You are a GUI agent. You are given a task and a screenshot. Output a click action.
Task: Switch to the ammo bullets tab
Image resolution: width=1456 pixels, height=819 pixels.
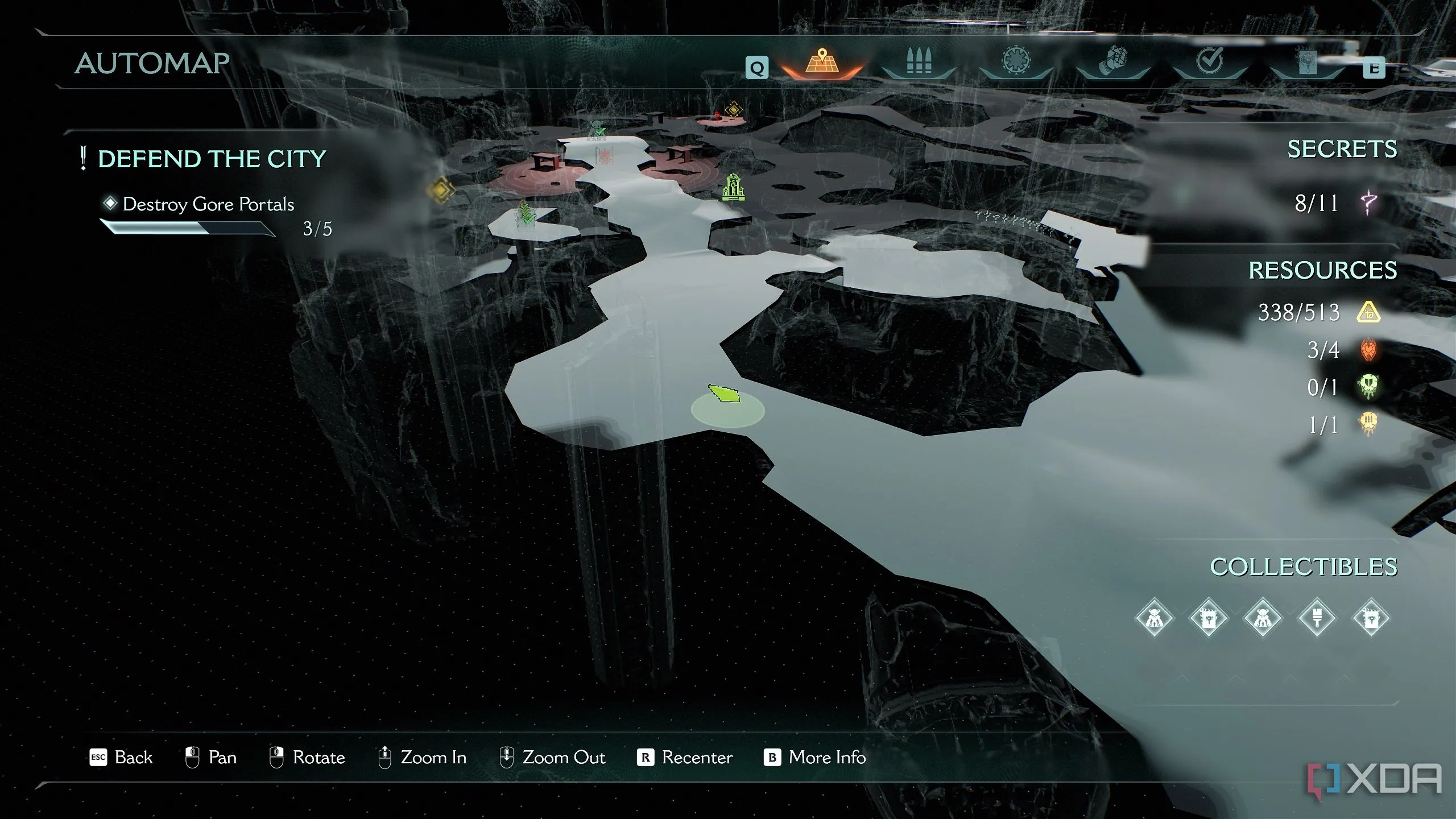(919, 63)
